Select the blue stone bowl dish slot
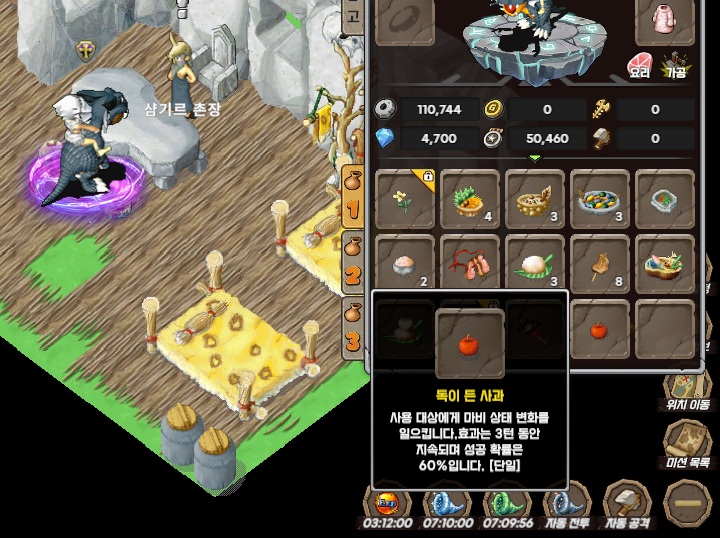720x538 pixels. (664, 199)
